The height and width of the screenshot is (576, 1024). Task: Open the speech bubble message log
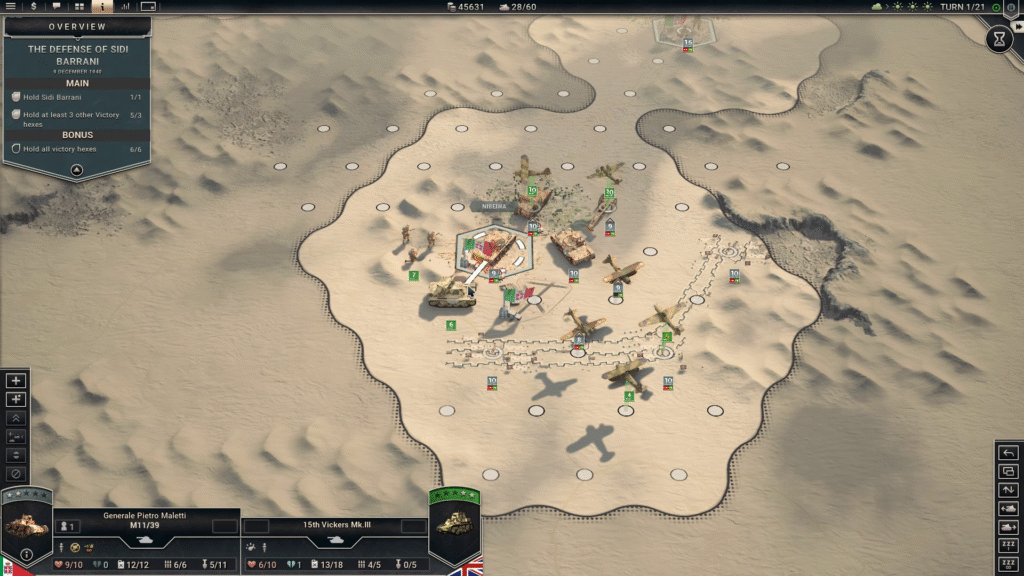(x=56, y=7)
